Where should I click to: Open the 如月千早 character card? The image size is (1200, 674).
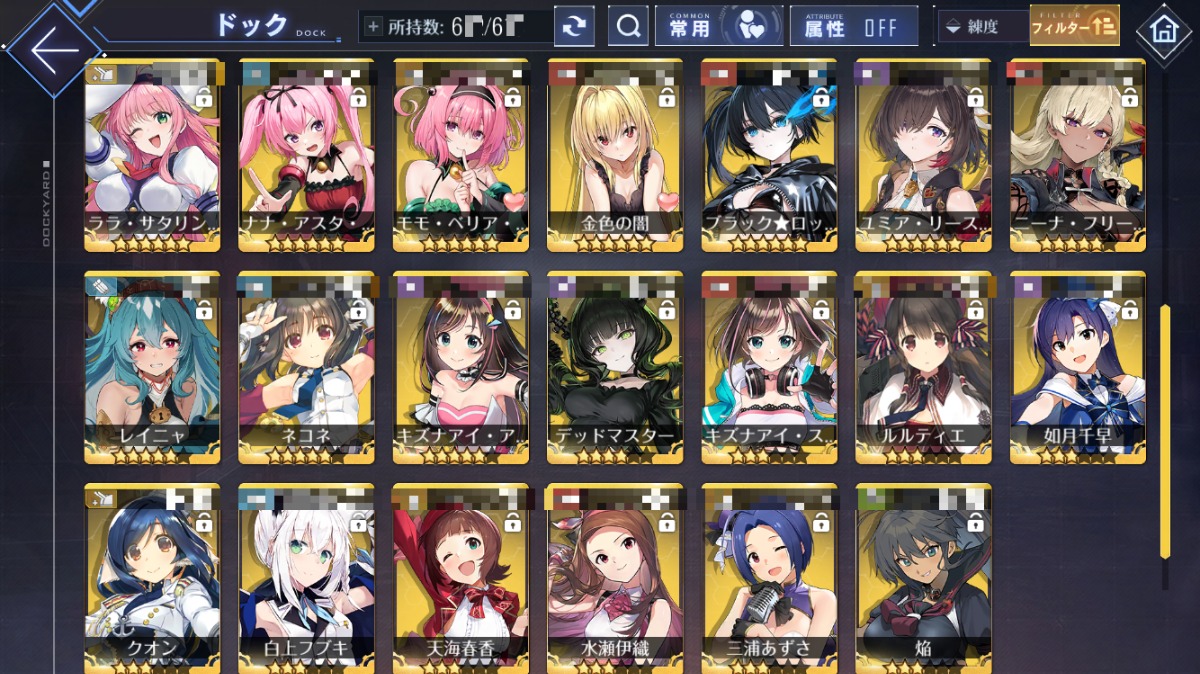click(x=1077, y=367)
